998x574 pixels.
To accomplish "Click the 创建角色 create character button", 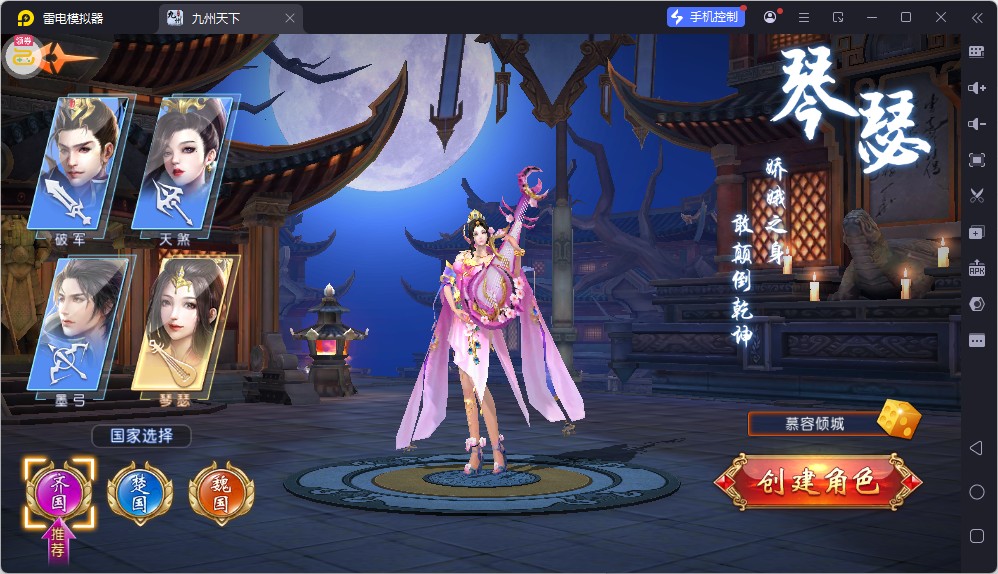I will click(818, 481).
